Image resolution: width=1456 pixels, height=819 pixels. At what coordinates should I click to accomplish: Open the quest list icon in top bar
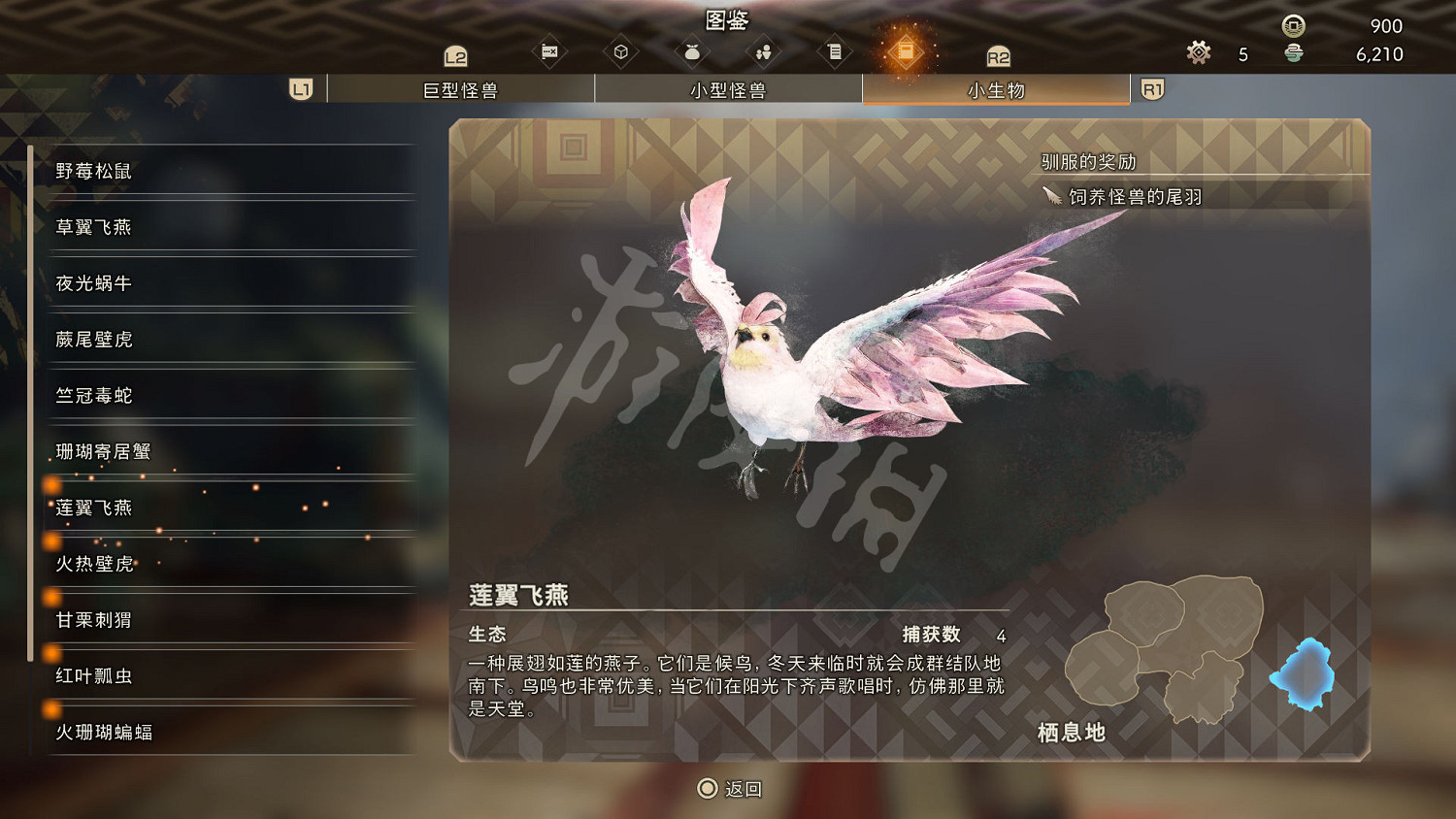pyautogui.click(x=835, y=50)
